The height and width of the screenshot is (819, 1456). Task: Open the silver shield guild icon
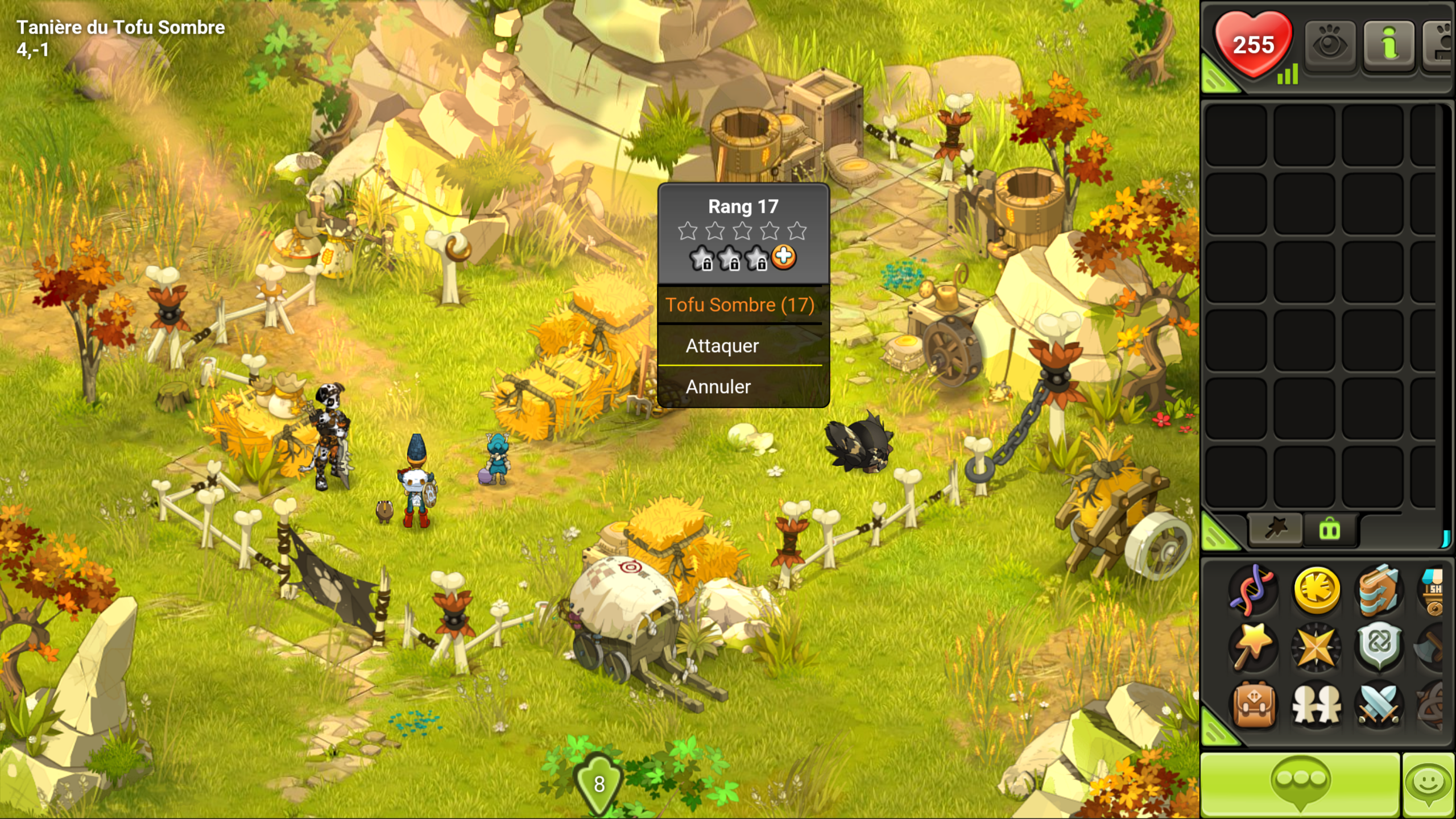1379,646
